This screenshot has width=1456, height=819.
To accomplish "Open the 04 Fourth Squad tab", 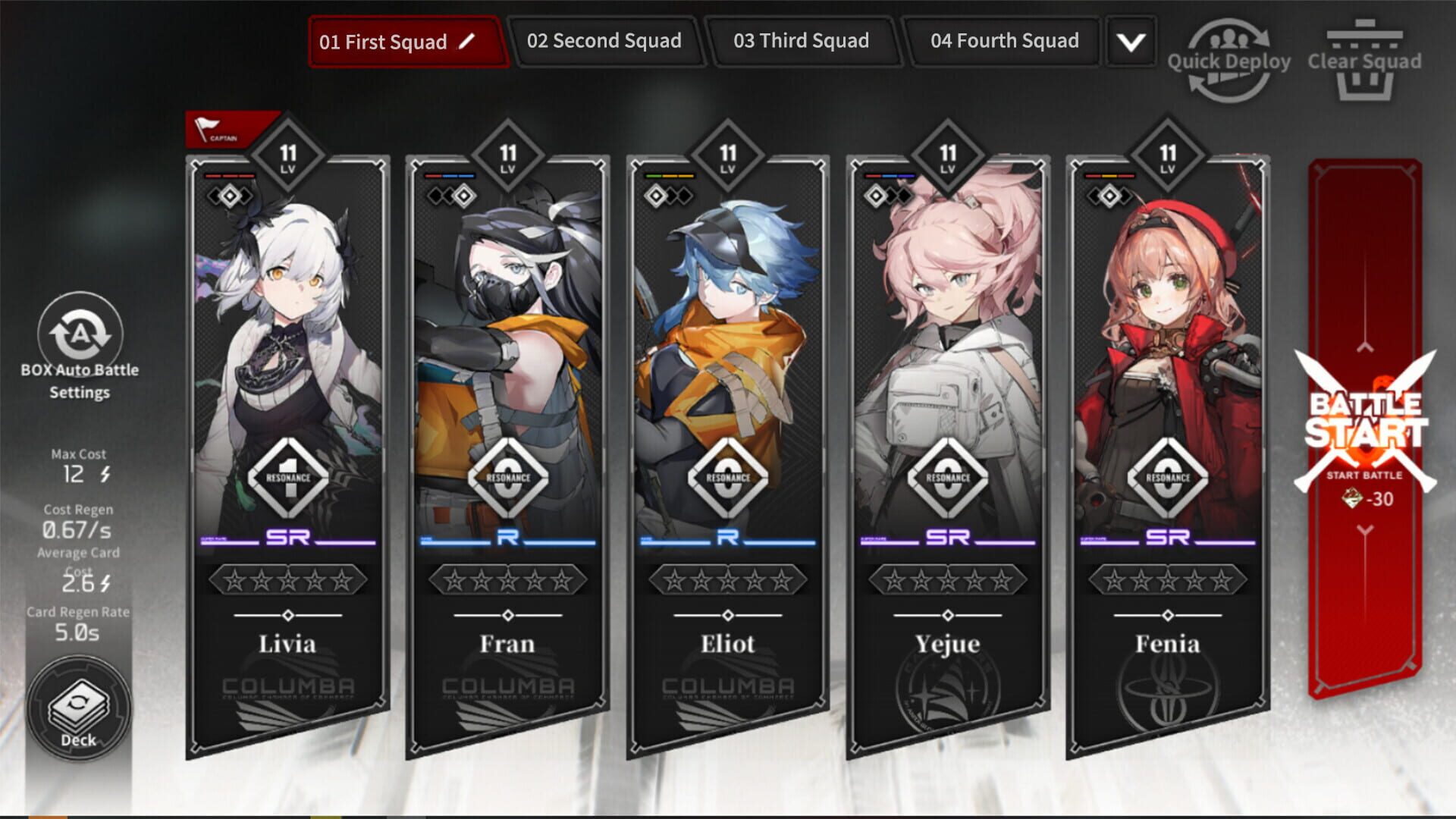I will (x=1003, y=42).
